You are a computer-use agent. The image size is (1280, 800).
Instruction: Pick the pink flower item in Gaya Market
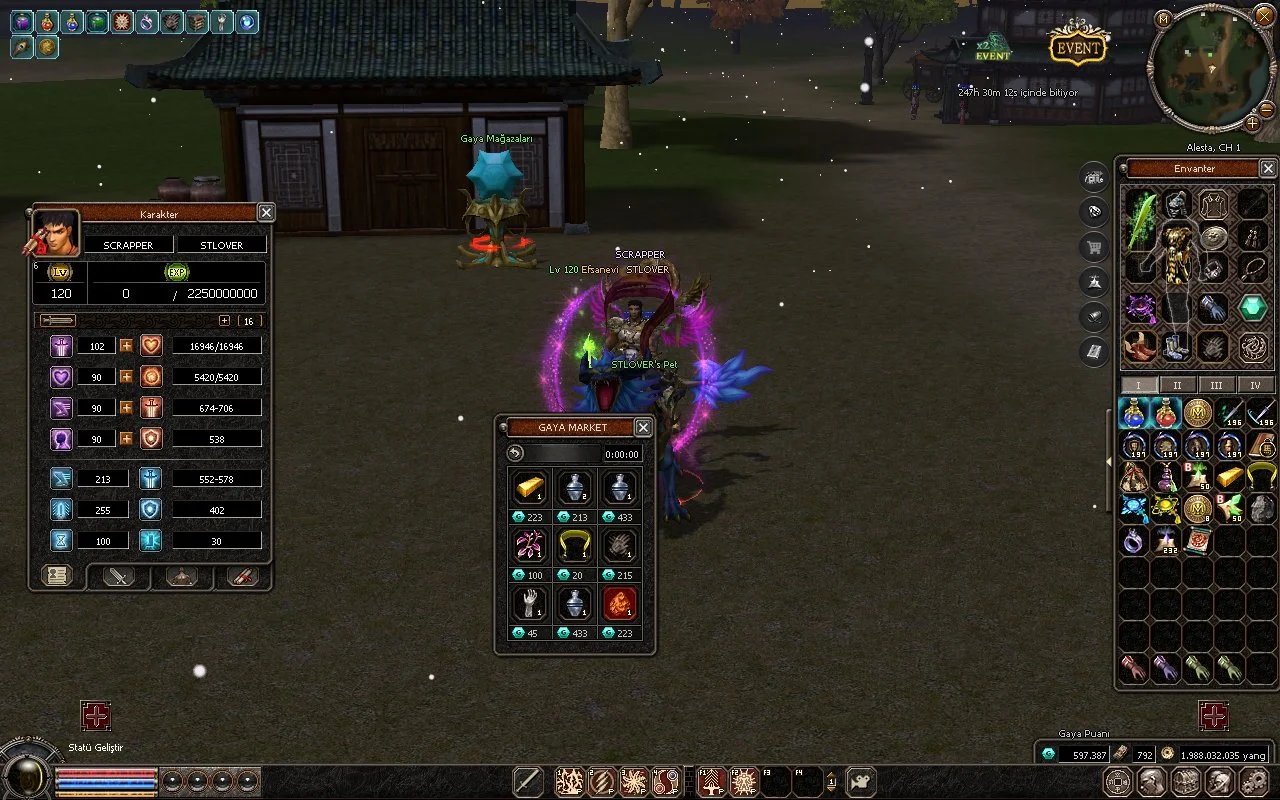tap(529, 546)
